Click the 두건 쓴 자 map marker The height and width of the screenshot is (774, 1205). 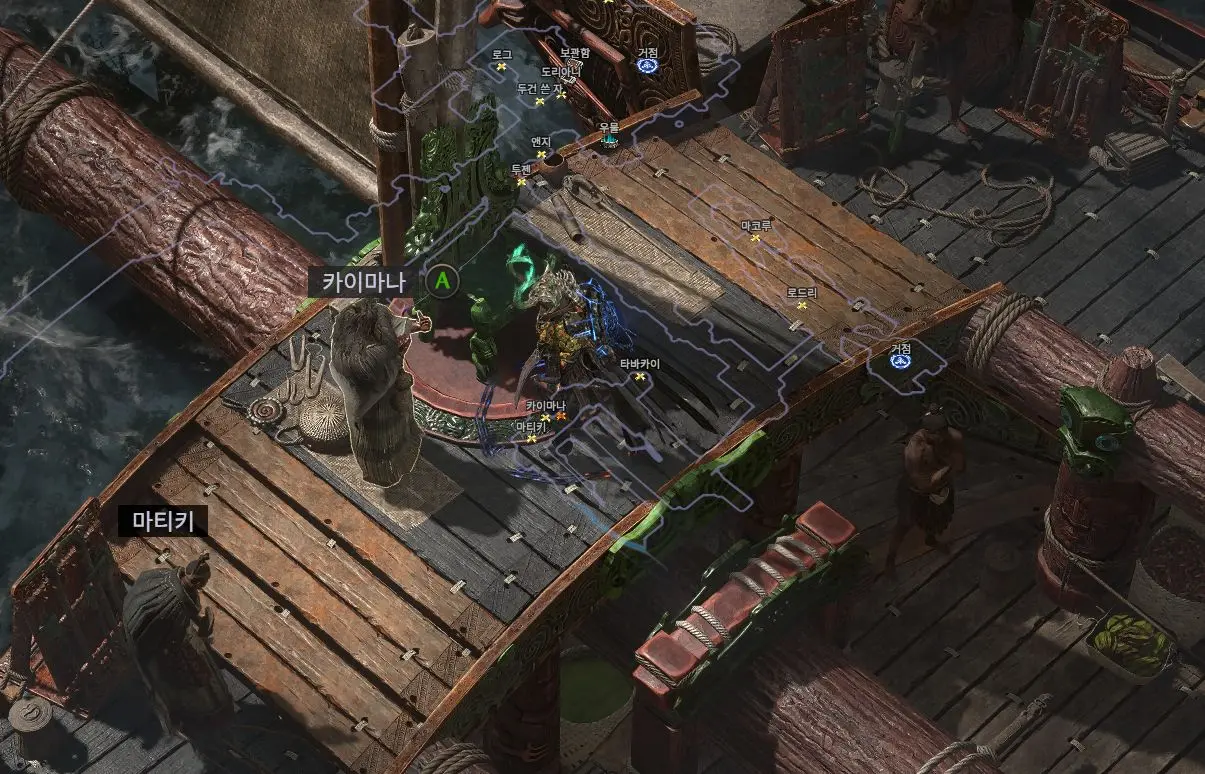point(540,101)
